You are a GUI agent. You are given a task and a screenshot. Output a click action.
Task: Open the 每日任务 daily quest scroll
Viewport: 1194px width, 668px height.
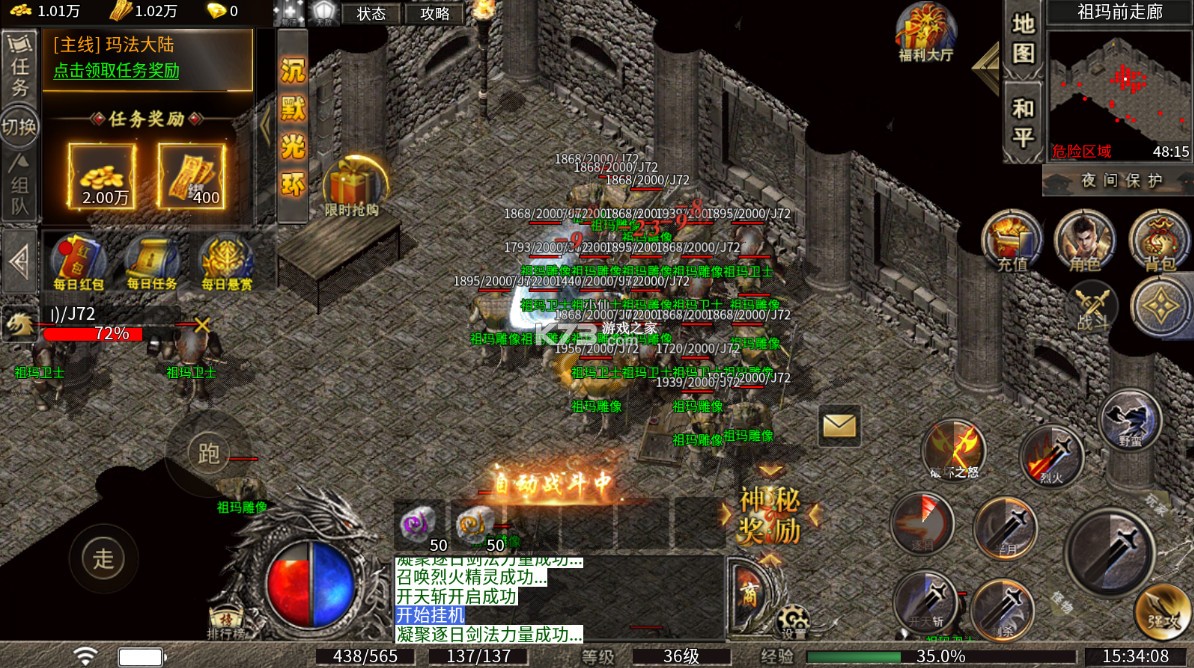pos(151,262)
